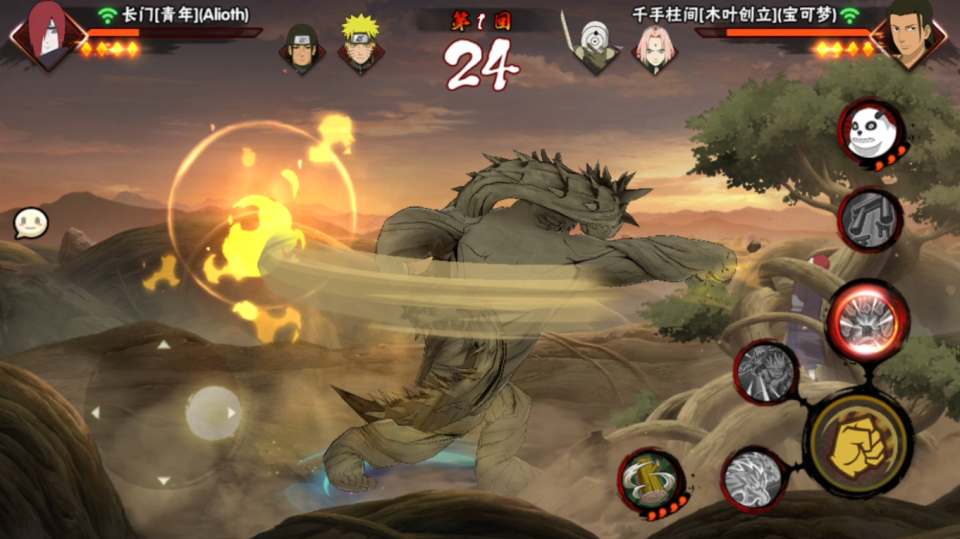The height and width of the screenshot is (539, 960).
Task: Activate the green and gold scroll skill
Action: click(x=651, y=480)
